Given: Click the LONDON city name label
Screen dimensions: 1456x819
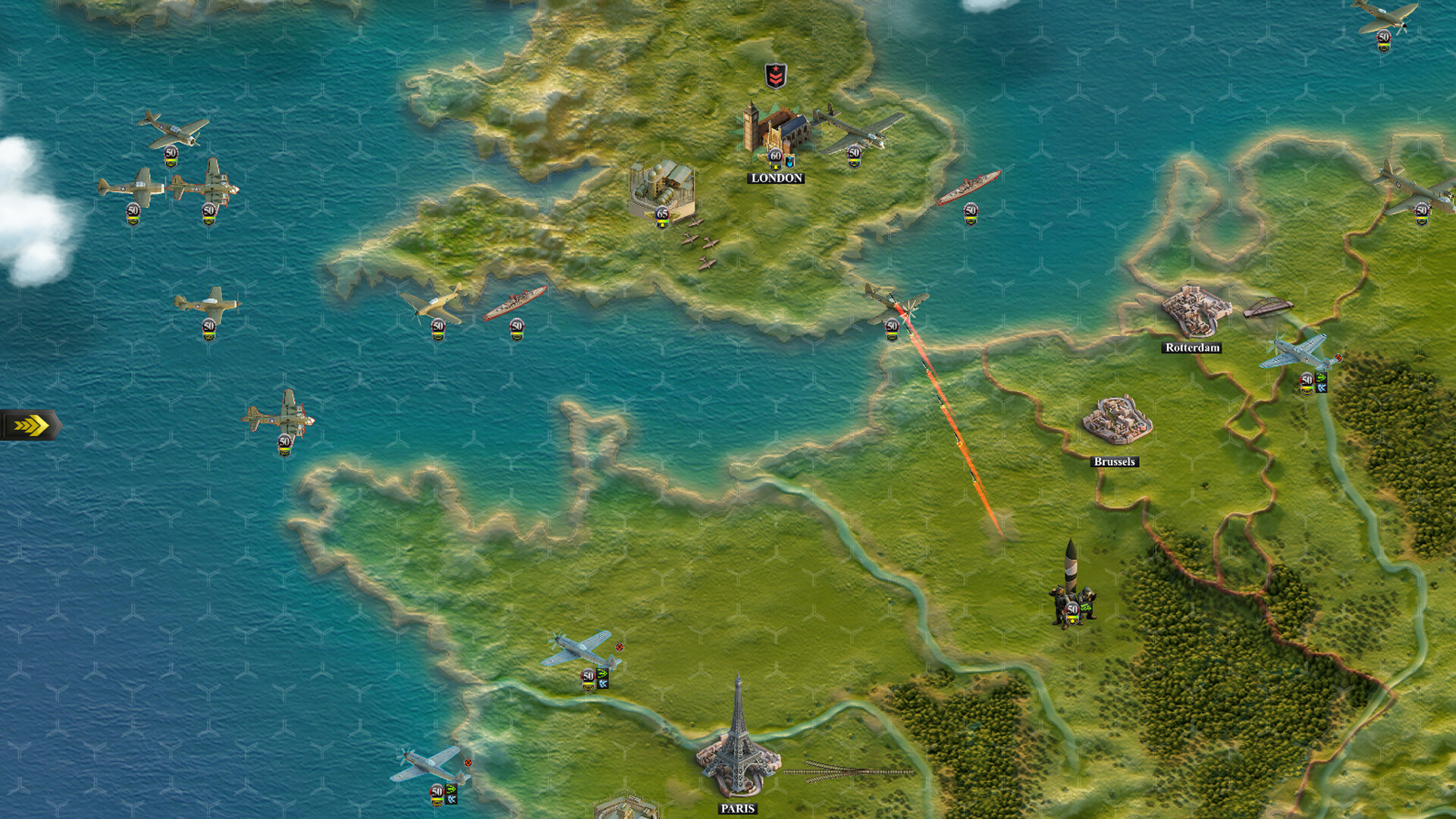Looking at the screenshot, I should [776, 177].
